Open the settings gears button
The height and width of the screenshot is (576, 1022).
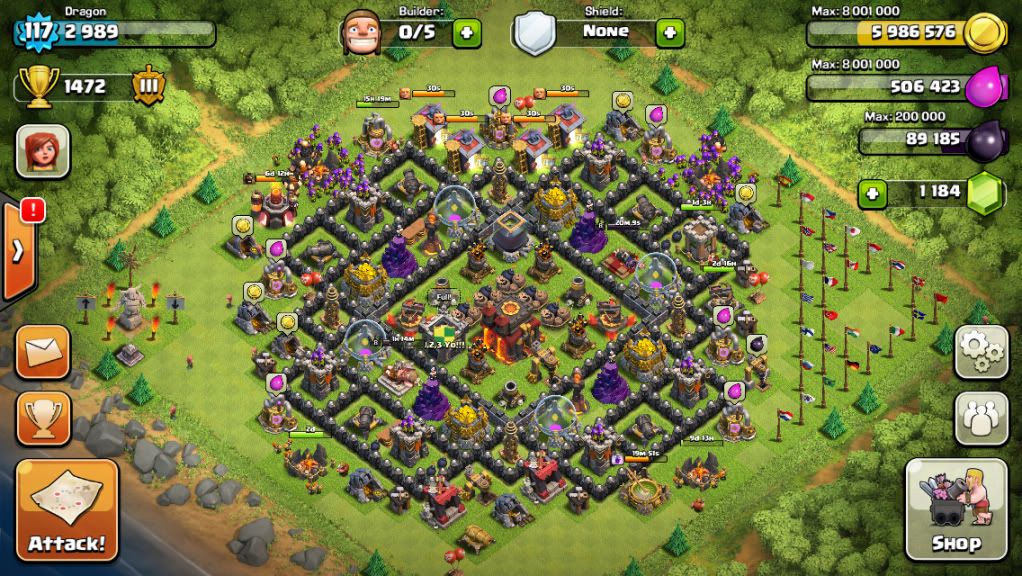(x=981, y=351)
